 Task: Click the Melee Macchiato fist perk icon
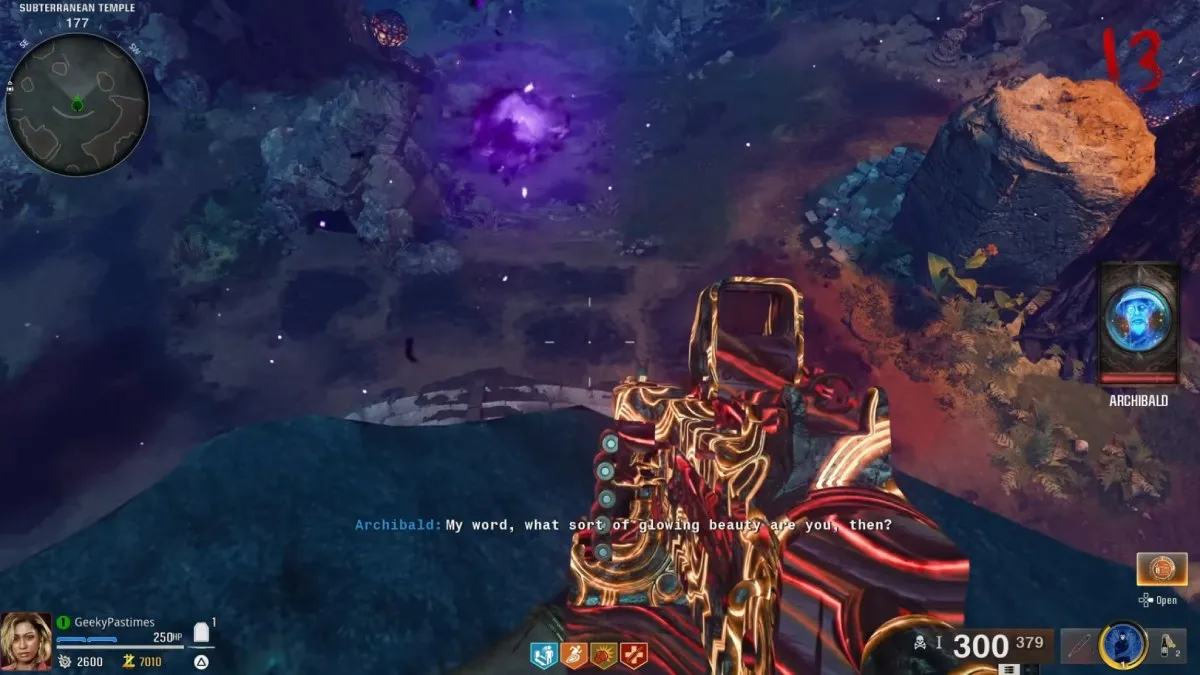[605, 655]
